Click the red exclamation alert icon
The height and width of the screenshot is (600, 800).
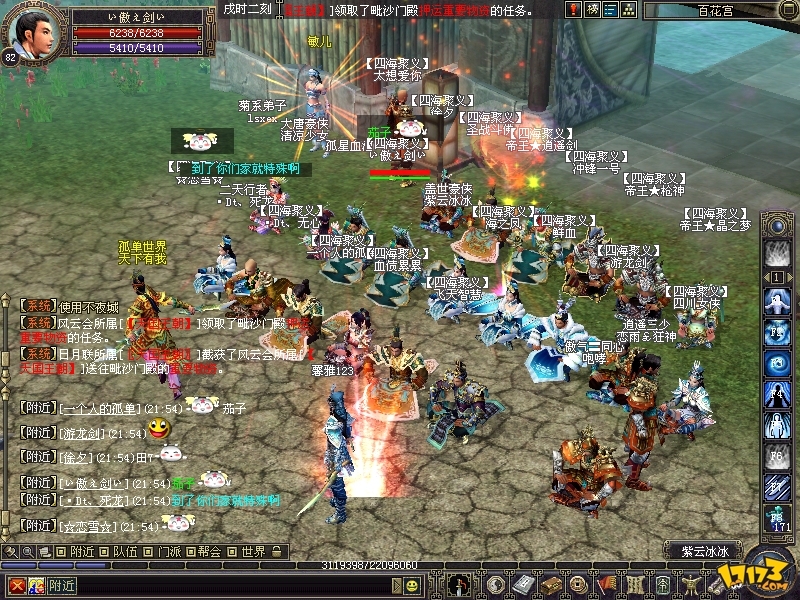(574, 10)
